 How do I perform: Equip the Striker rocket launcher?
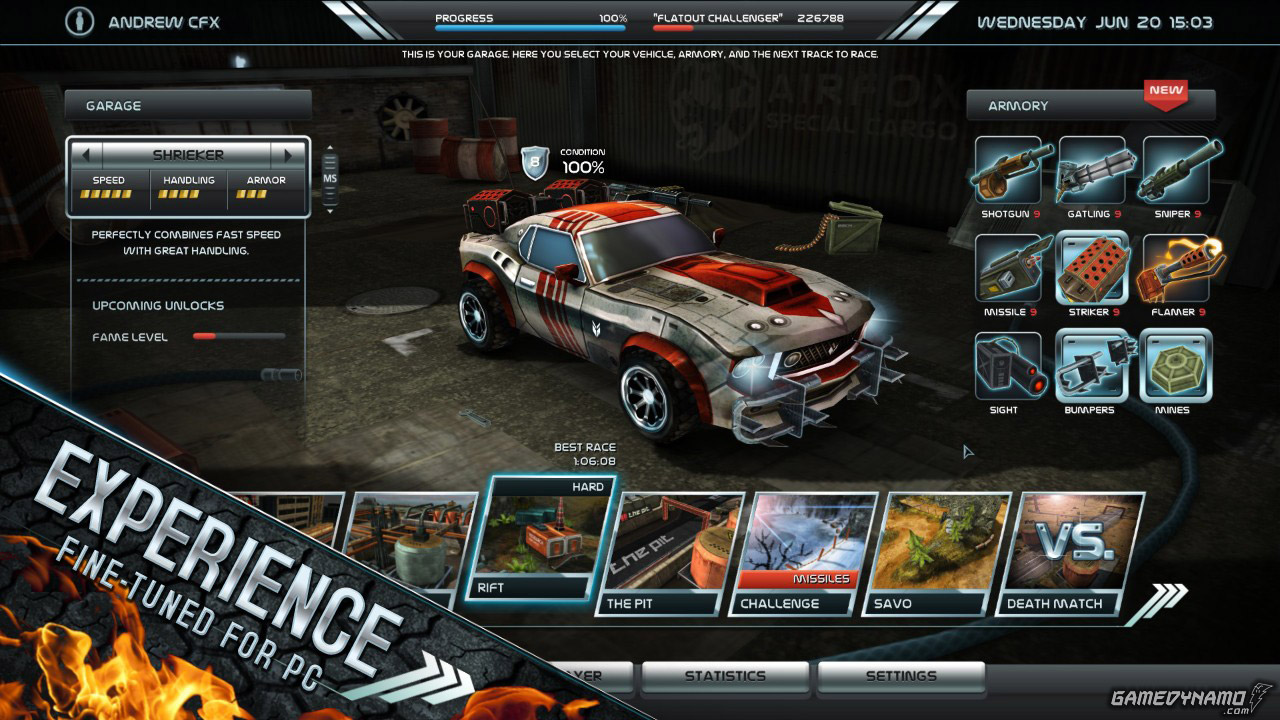point(1092,268)
